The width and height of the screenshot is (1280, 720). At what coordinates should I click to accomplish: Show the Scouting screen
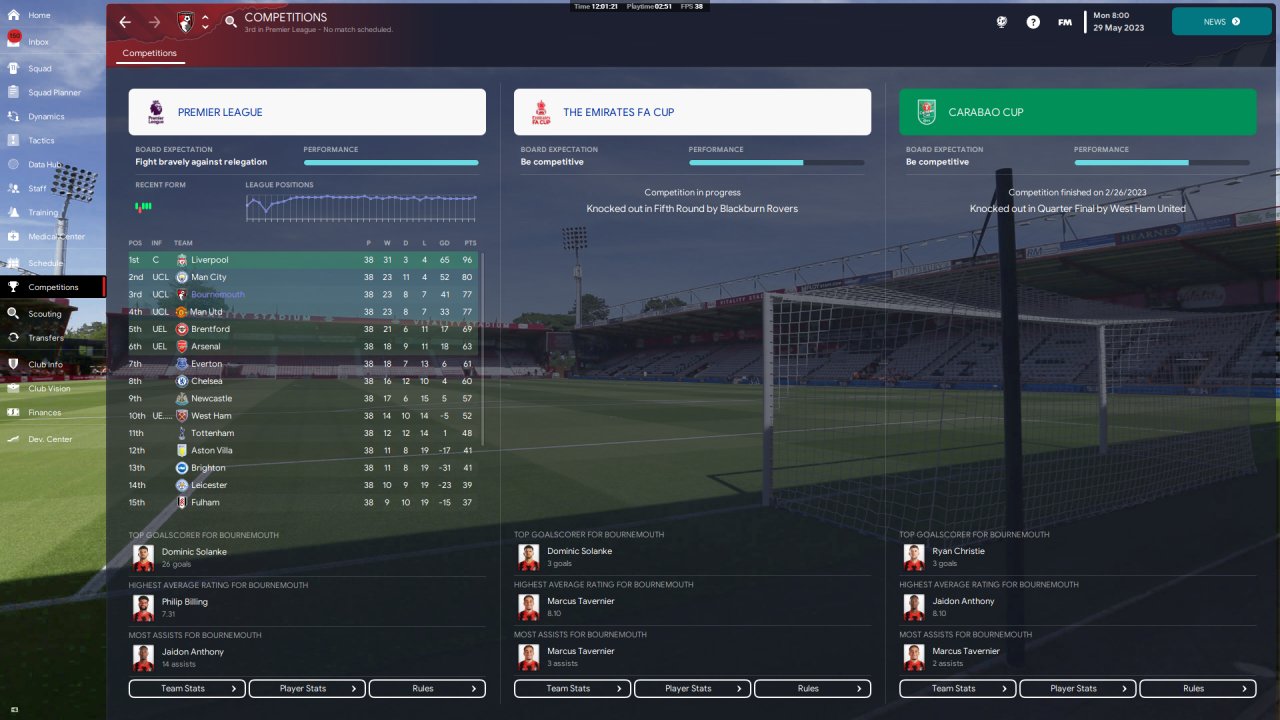(45, 314)
